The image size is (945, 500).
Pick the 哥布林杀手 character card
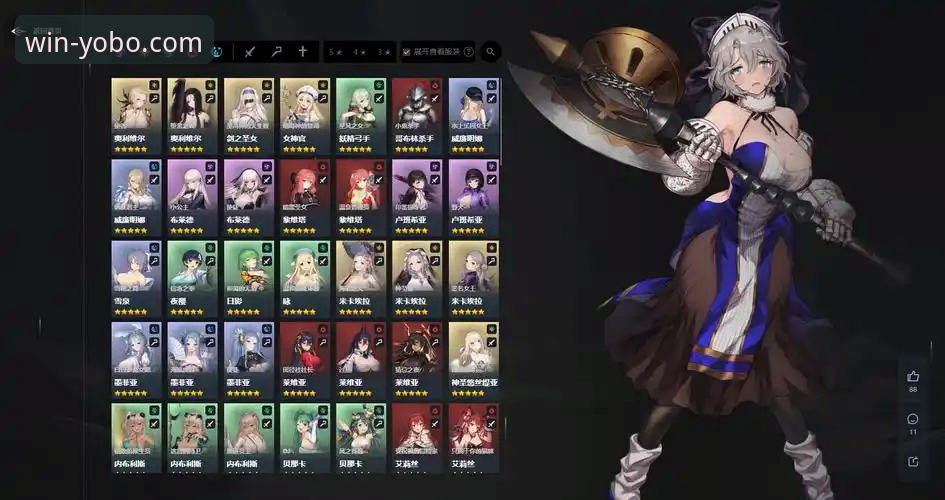point(416,114)
